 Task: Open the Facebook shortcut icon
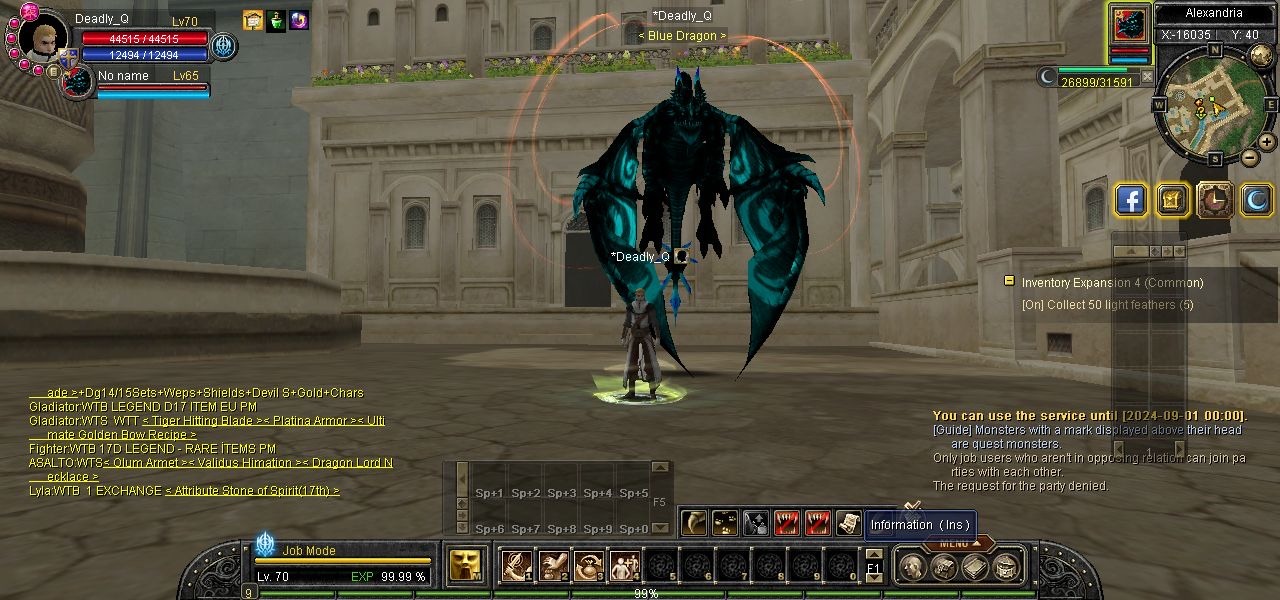coord(1130,201)
